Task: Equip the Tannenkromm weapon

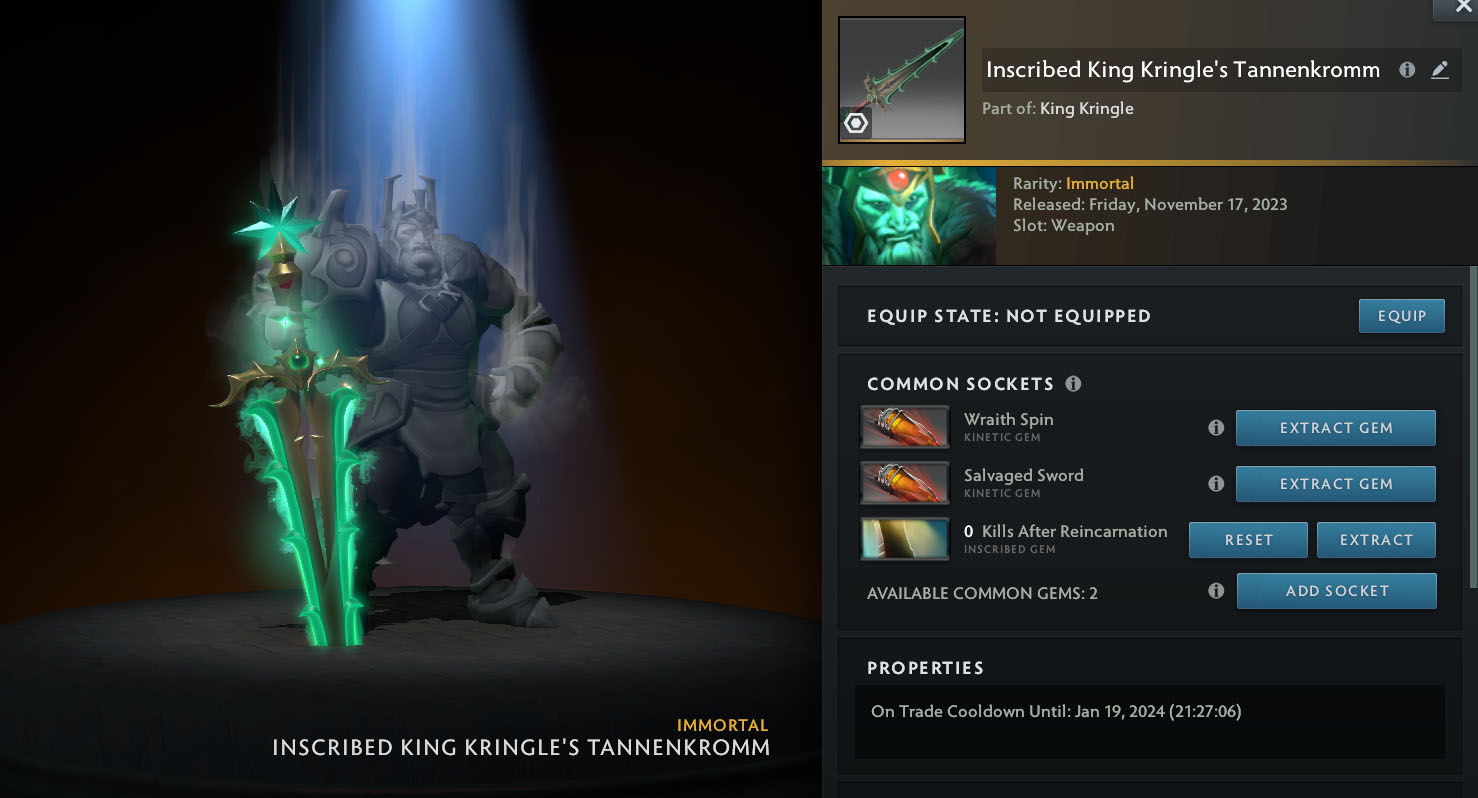Action: [x=1401, y=316]
